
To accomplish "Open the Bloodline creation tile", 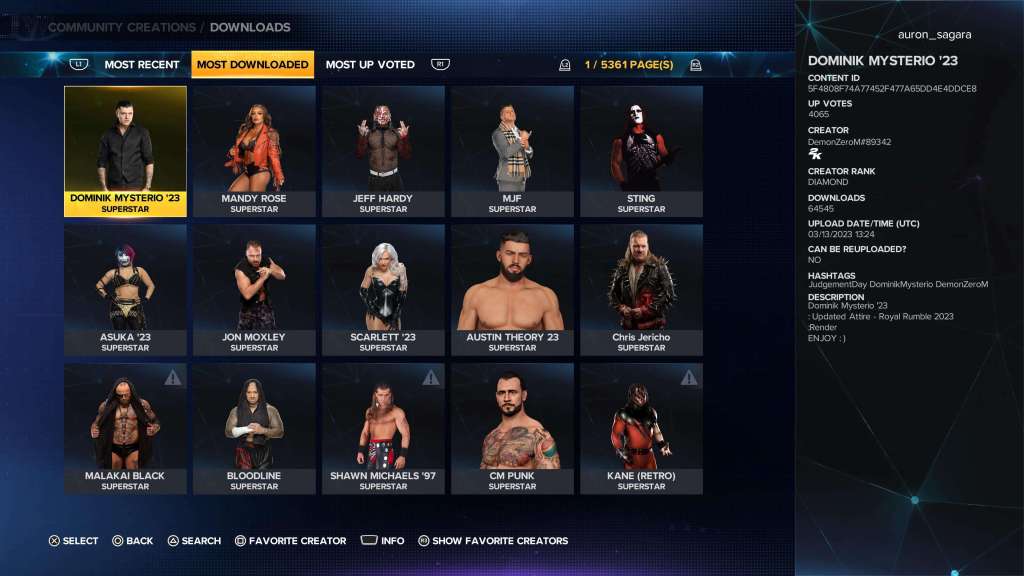I will pos(254,428).
